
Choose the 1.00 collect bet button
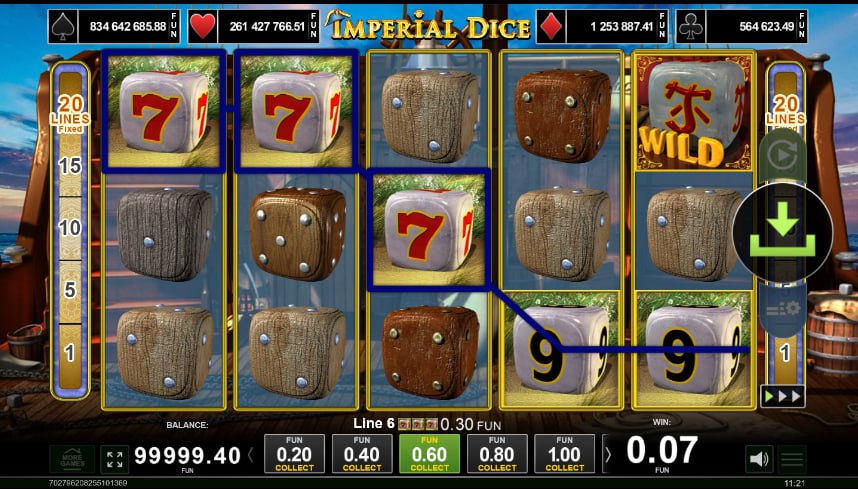click(x=565, y=454)
